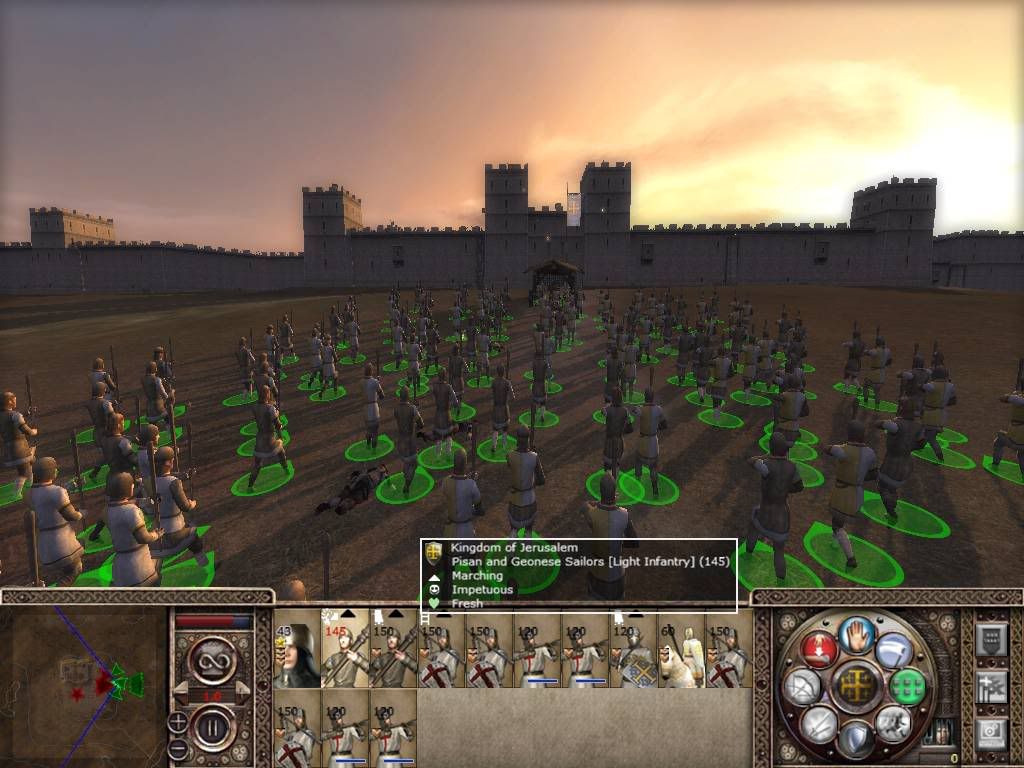The image size is (1024, 768).
Task: Click the infinity game speed button
Action: [x=211, y=661]
